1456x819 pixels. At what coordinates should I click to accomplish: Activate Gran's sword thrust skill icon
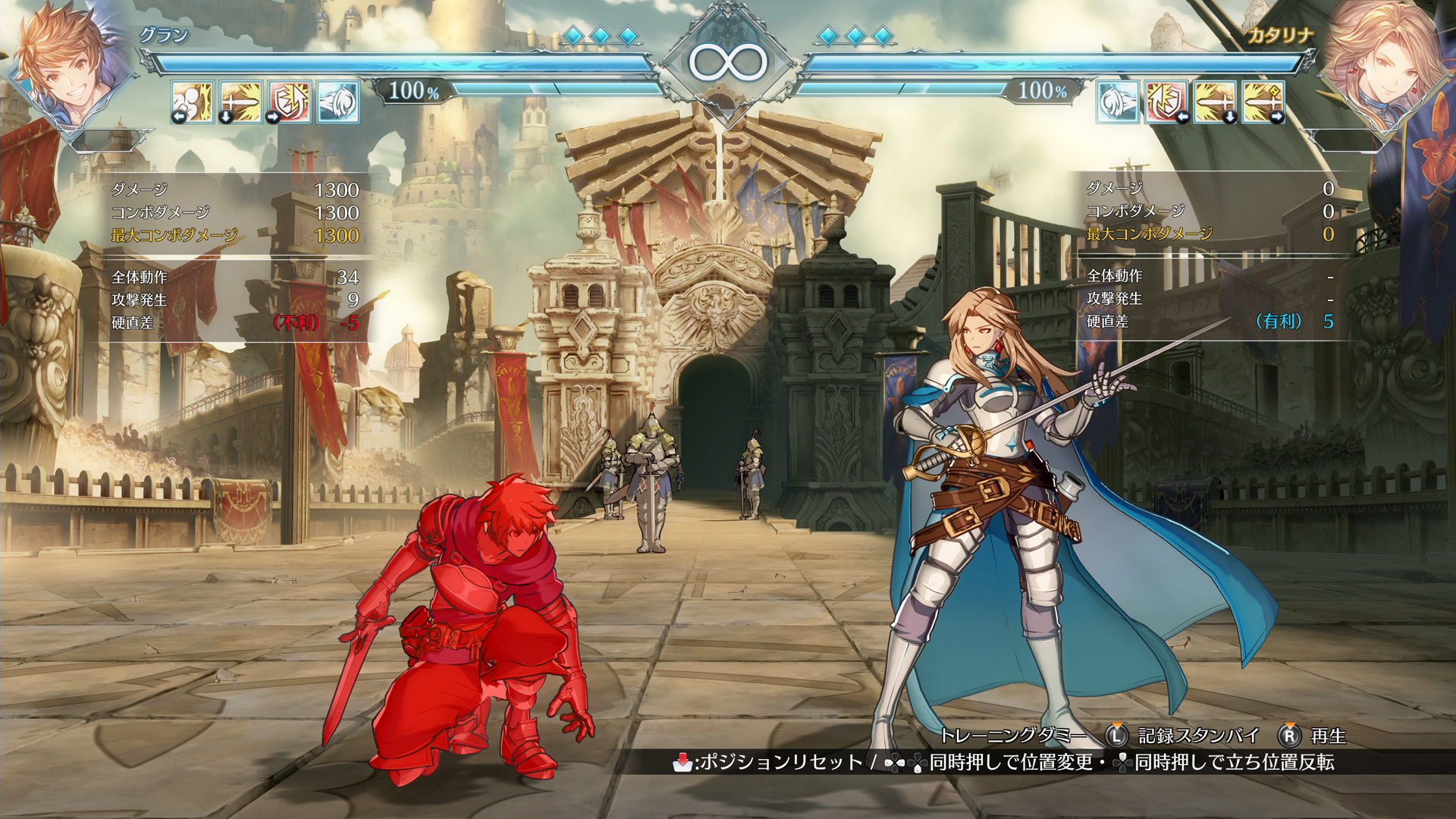click(x=241, y=102)
